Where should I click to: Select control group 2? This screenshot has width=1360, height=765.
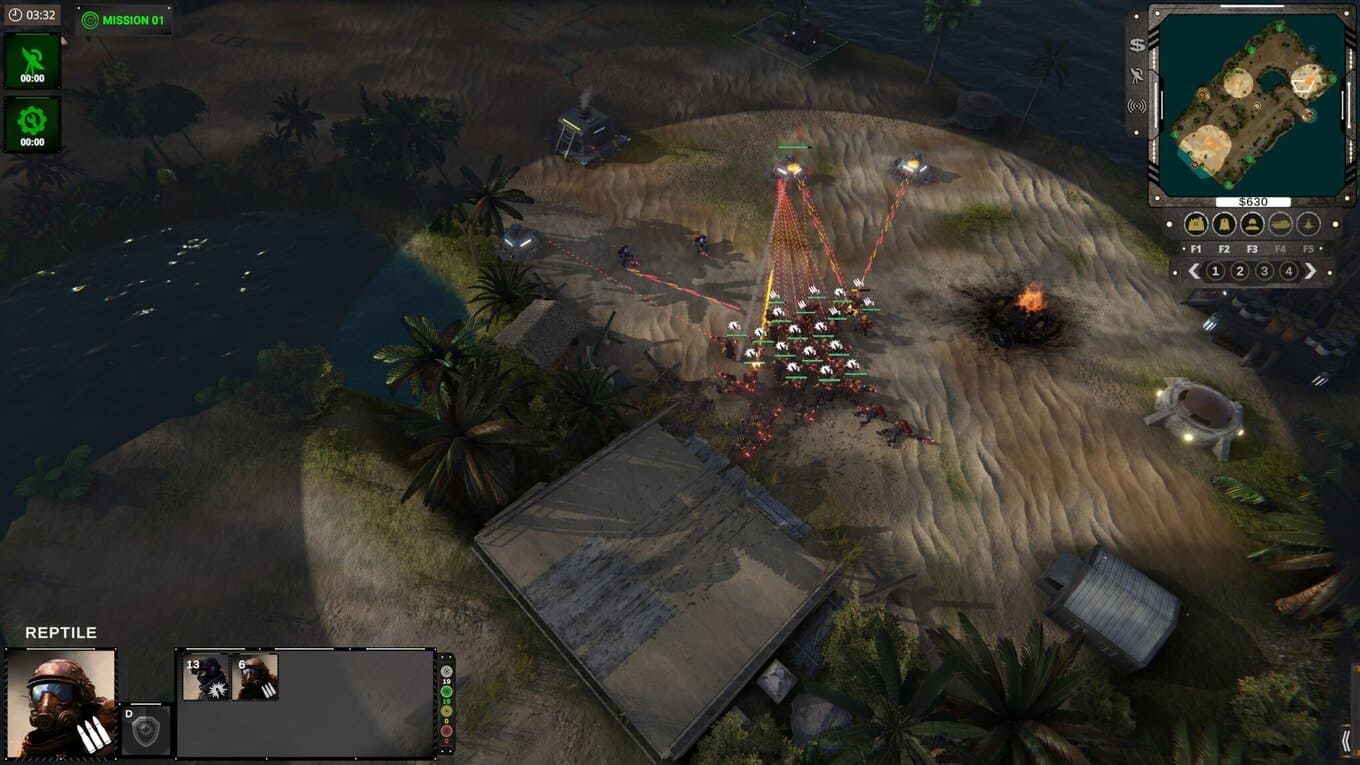click(1240, 271)
